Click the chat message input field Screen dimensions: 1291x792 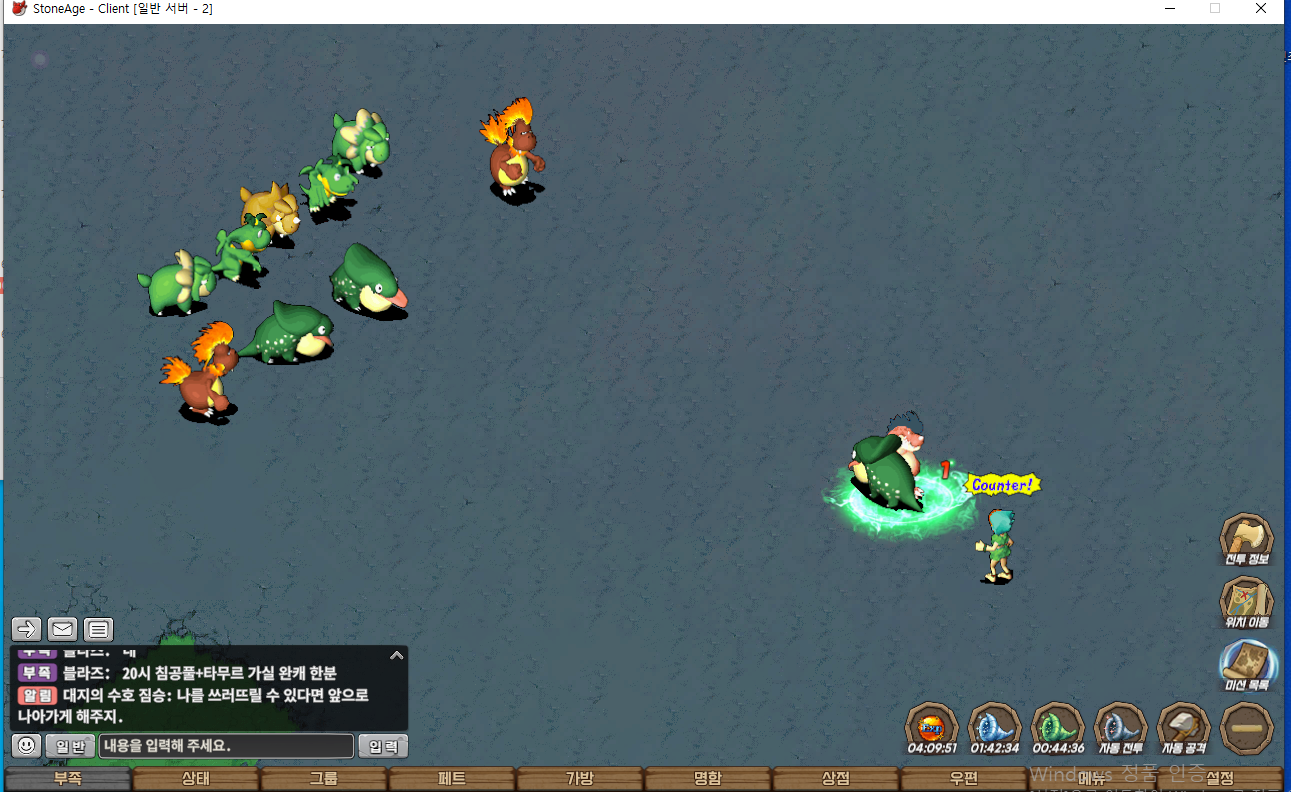pyautogui.click(x=226, y=746)
